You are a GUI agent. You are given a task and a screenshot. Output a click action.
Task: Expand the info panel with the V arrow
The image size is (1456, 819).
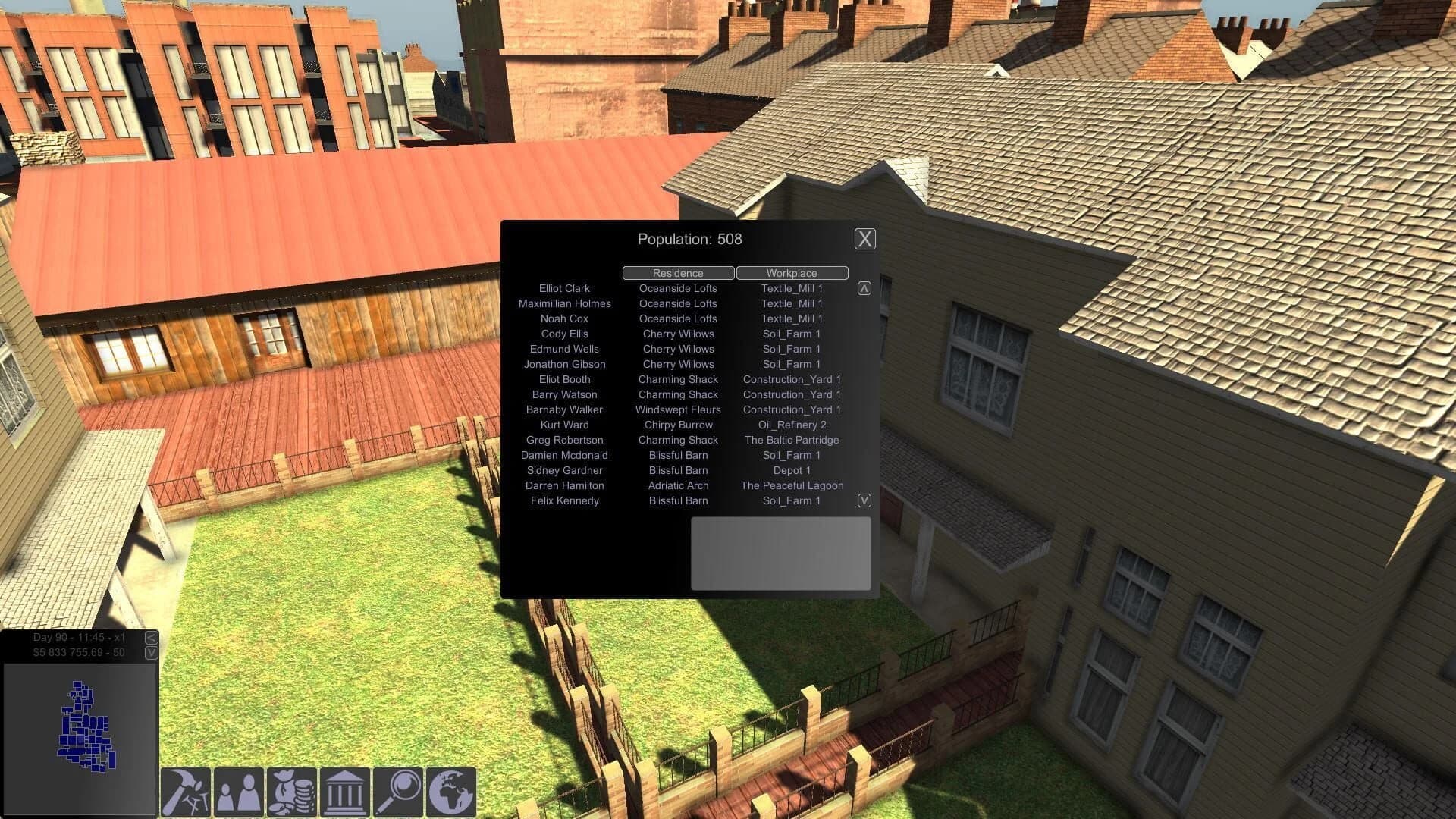click(x=149, y=654)
